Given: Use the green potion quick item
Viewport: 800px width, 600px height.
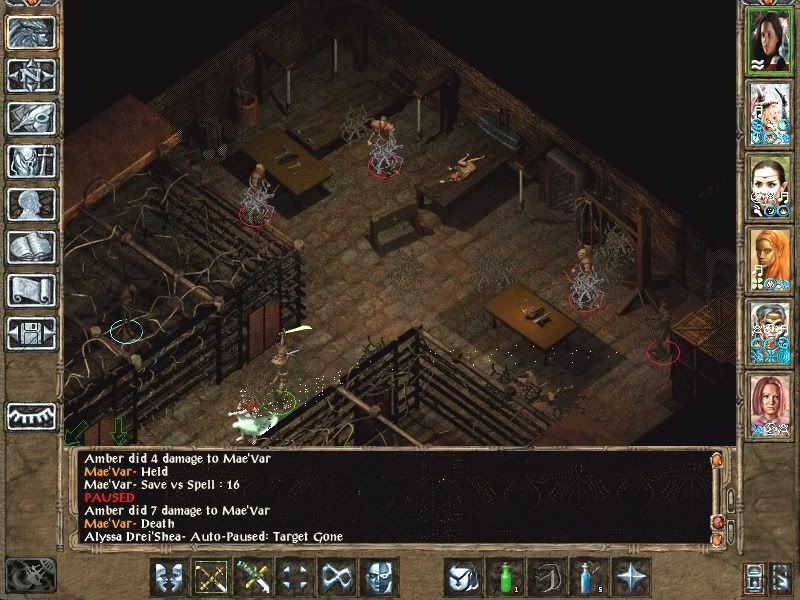Looking at the screenshot, I should pos(505,577).
